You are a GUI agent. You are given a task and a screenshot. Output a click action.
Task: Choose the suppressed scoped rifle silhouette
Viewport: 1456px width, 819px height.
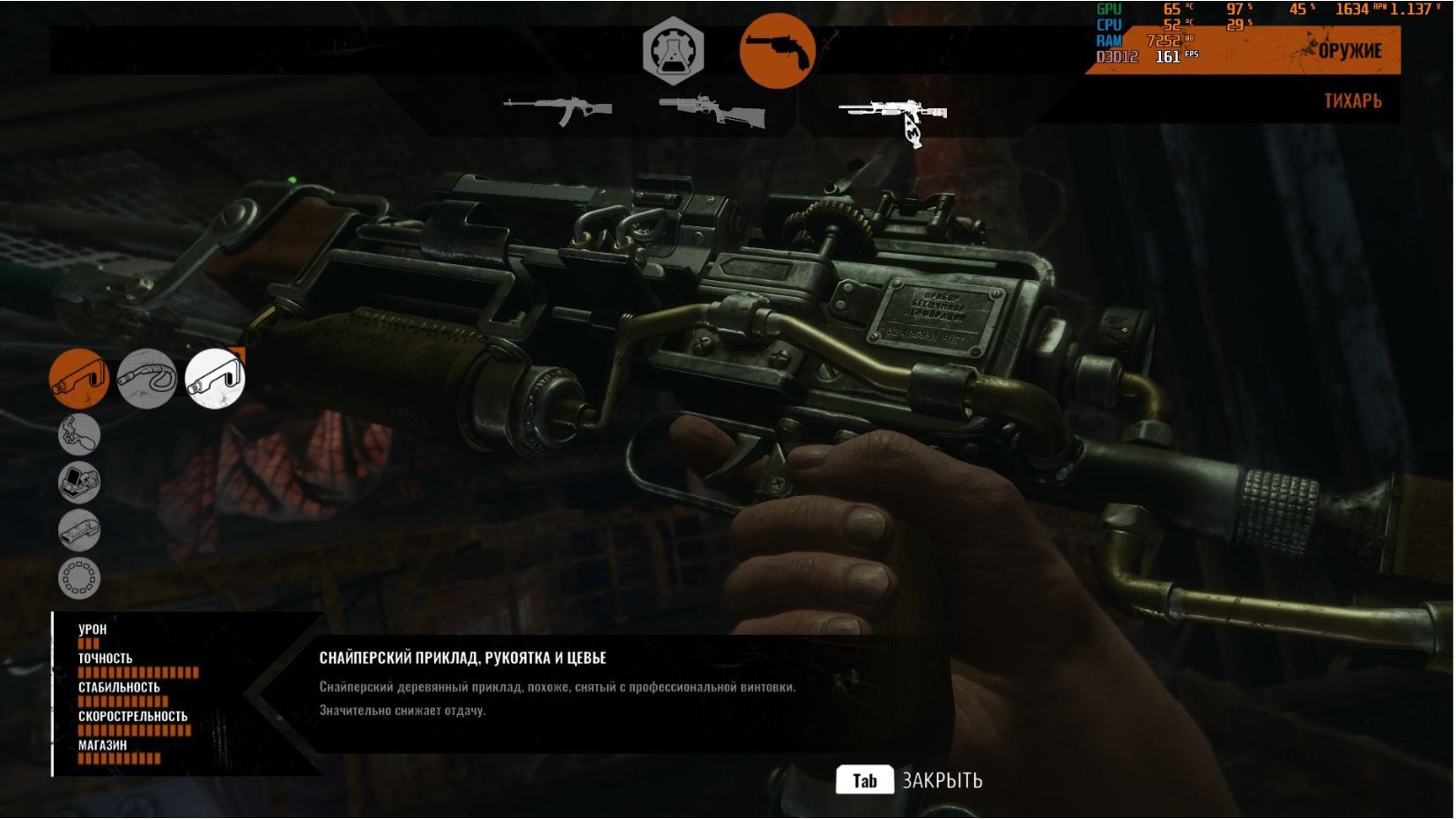[712, 111]
